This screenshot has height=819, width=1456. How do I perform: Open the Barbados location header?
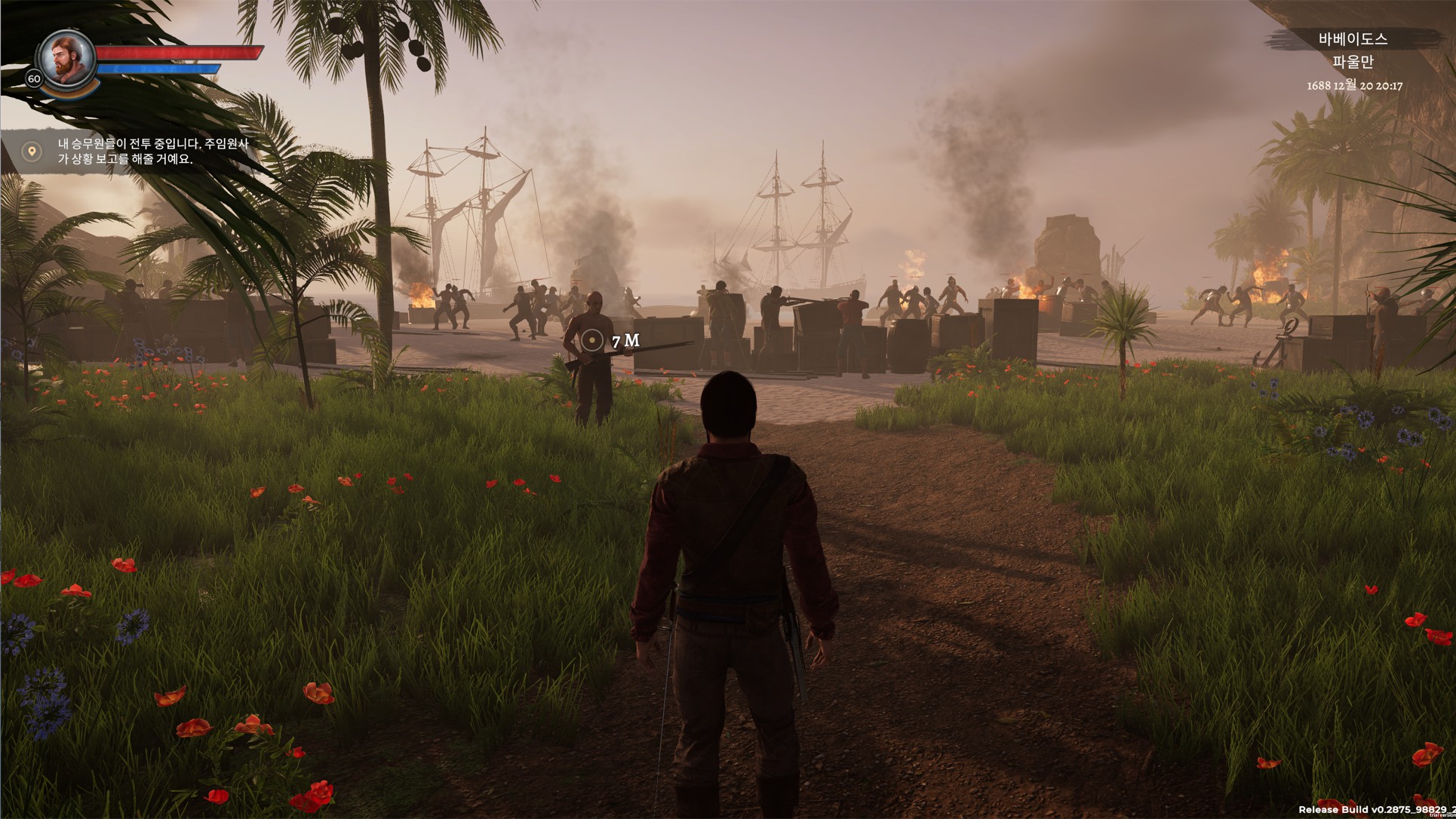click(x=1352, y=39)
